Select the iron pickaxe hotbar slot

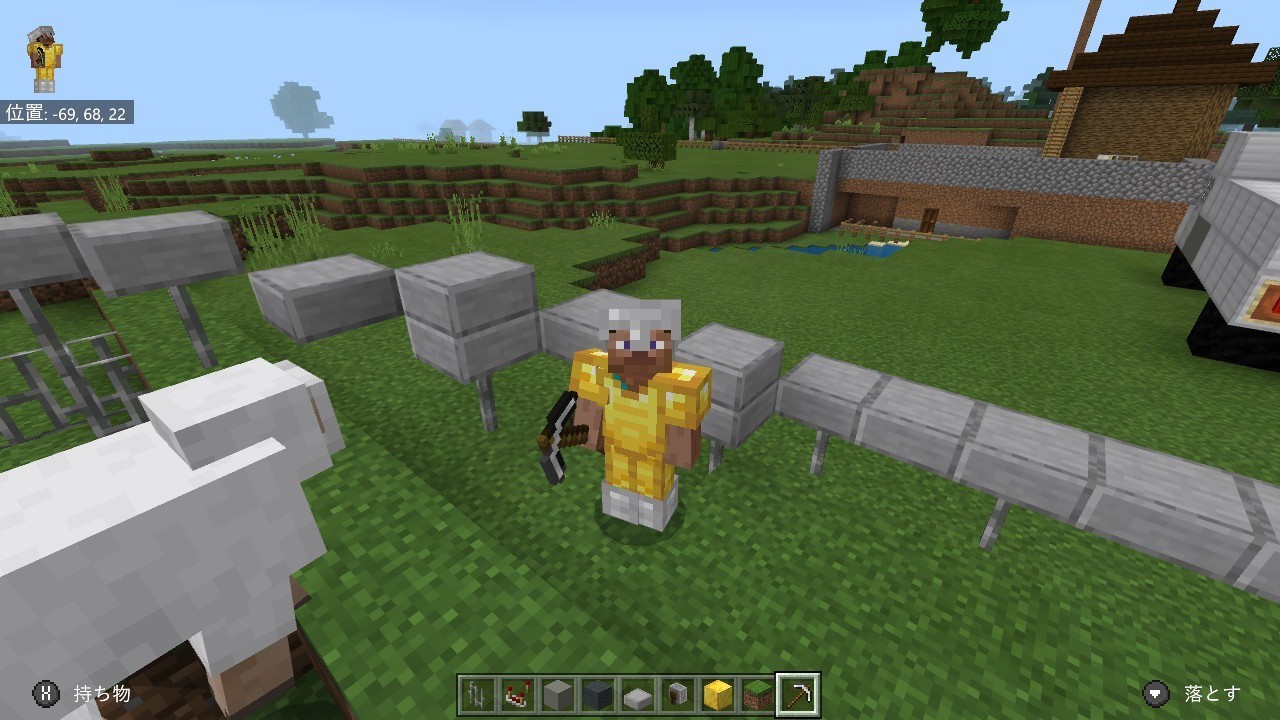(x=798, y=694)
